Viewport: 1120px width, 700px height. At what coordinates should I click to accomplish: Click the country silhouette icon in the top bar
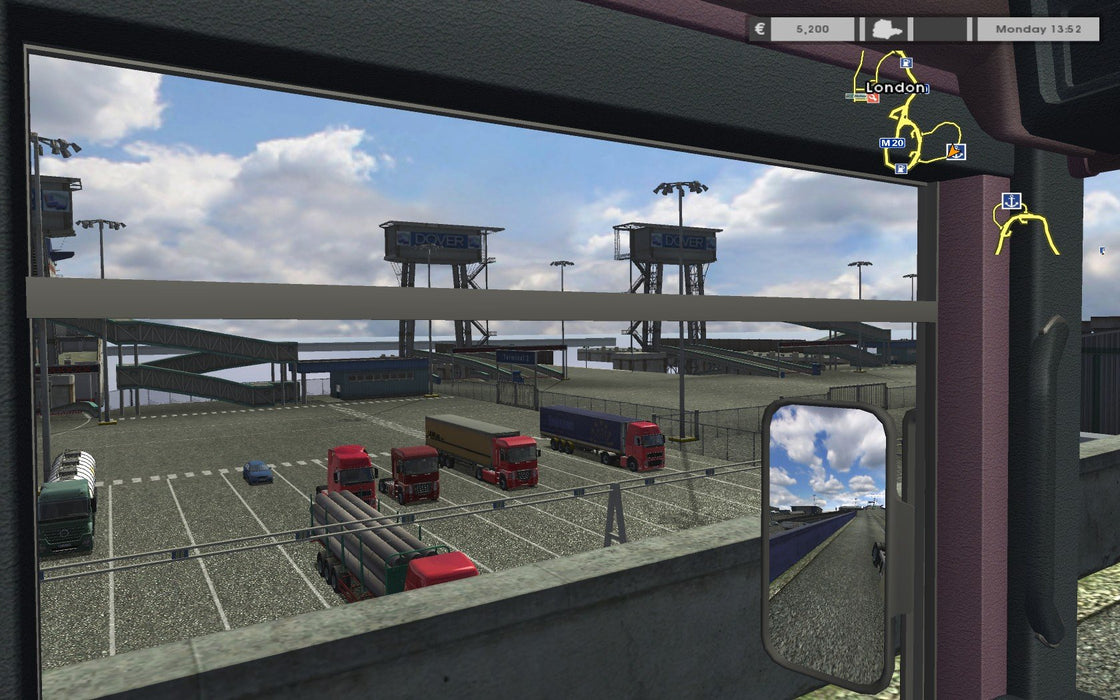click(x=884, y=30)
